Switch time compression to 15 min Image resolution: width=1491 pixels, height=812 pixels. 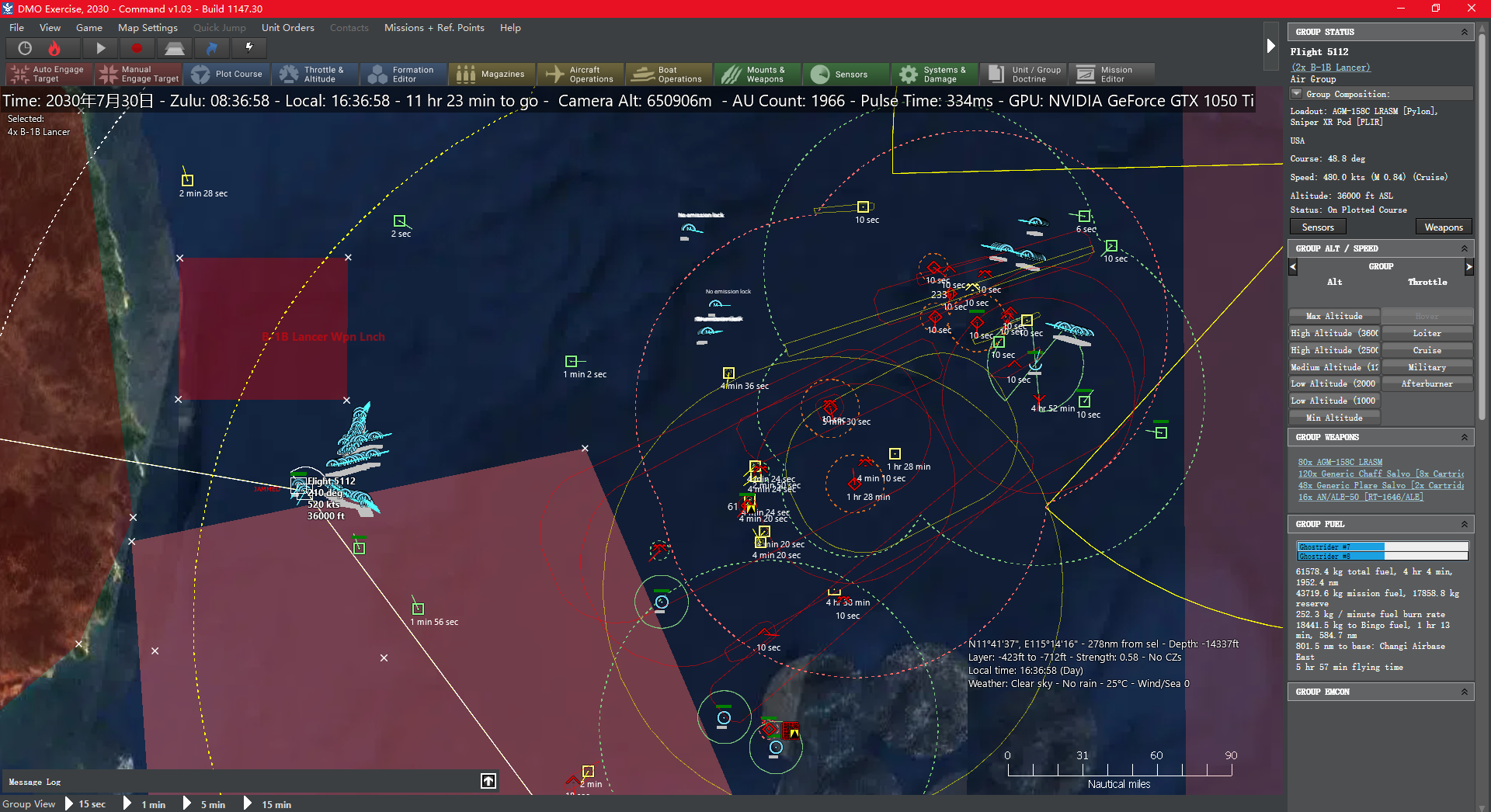(x=276, y=804)
